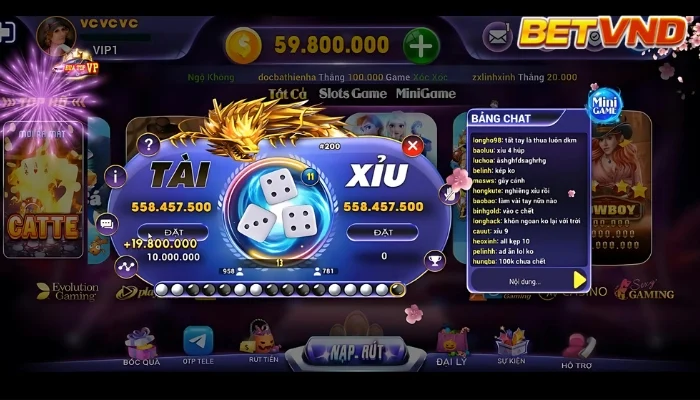Switch to the Tất Cả tab
700x400 pixels.
(287, 94)
